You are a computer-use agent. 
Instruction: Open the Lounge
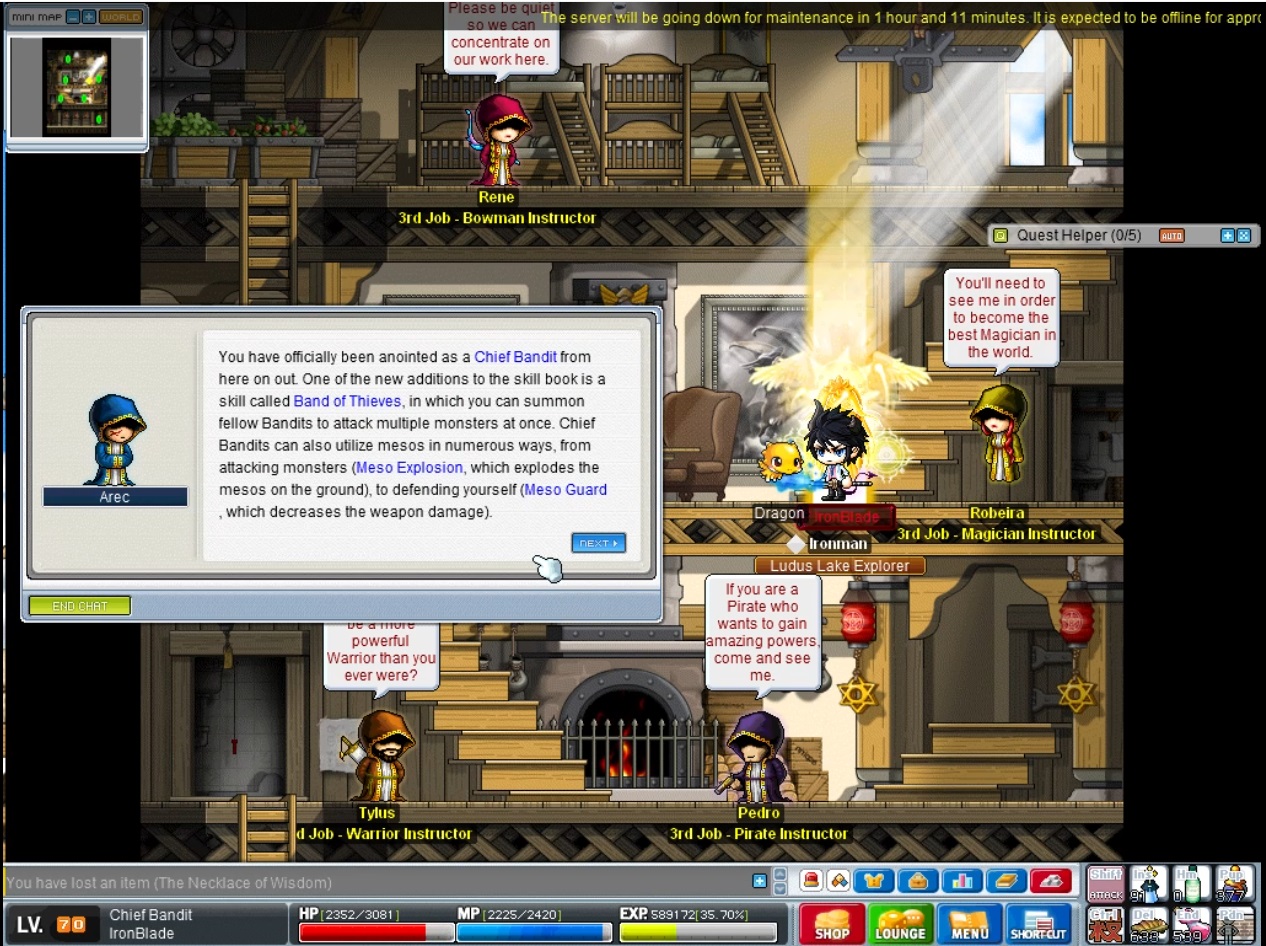(899, 924)
